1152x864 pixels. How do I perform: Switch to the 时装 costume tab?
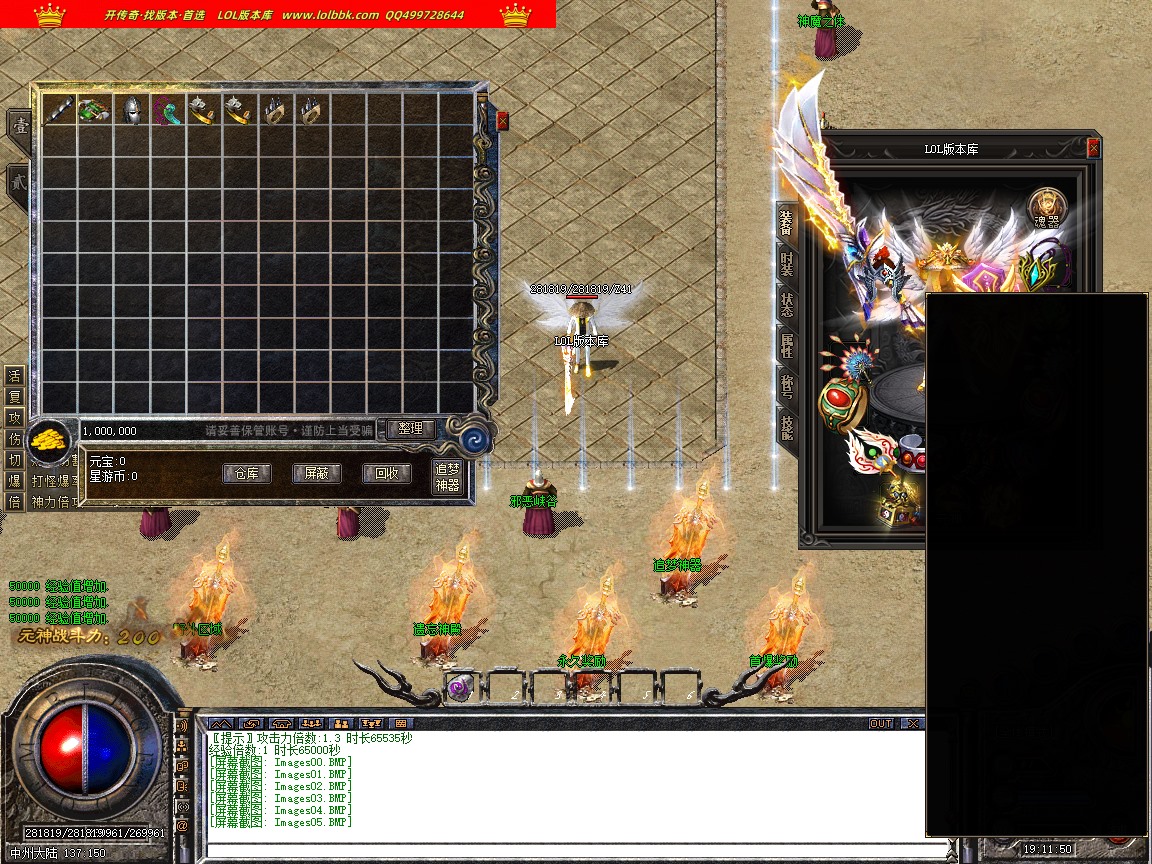pyautogui.click(x=787, y=264)
